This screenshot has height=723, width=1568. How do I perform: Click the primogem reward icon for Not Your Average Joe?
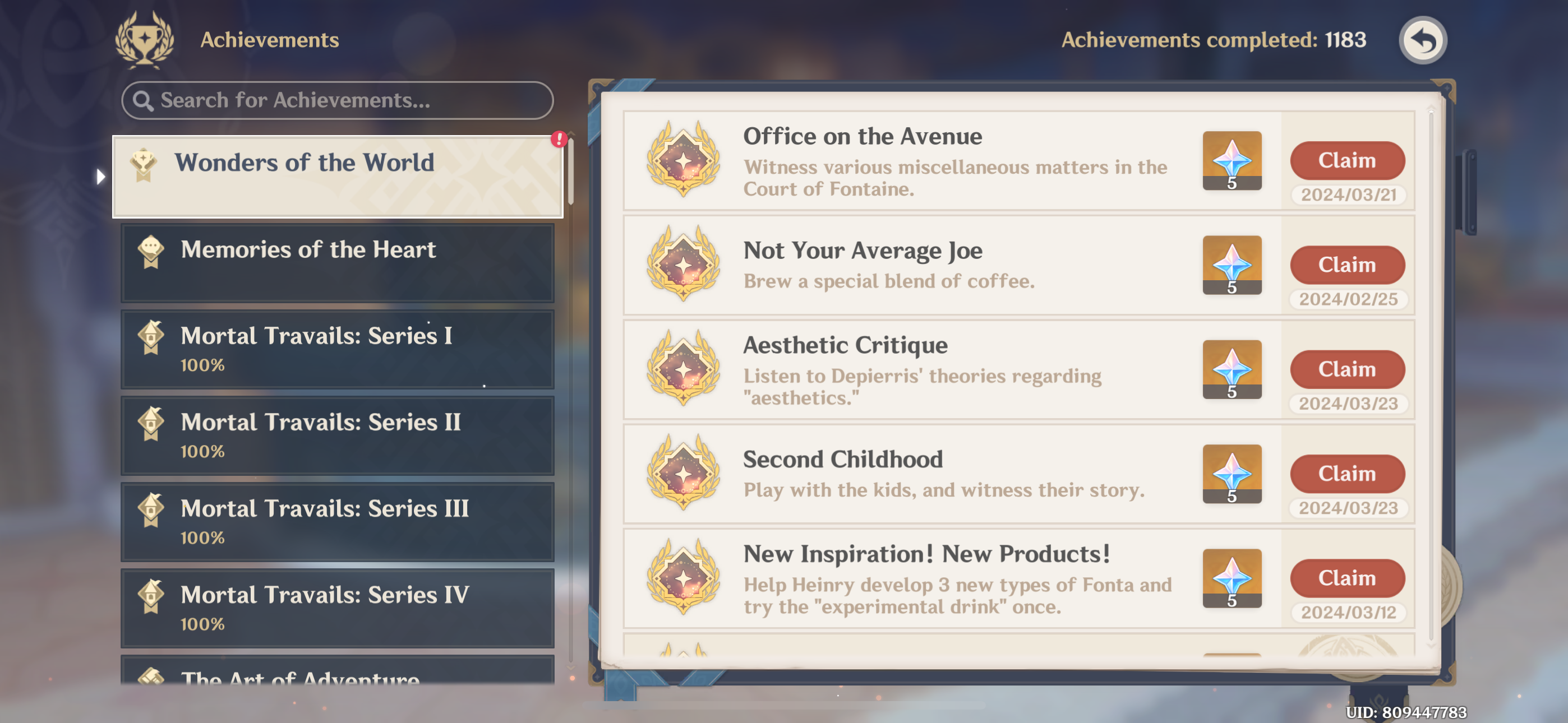1232,265
